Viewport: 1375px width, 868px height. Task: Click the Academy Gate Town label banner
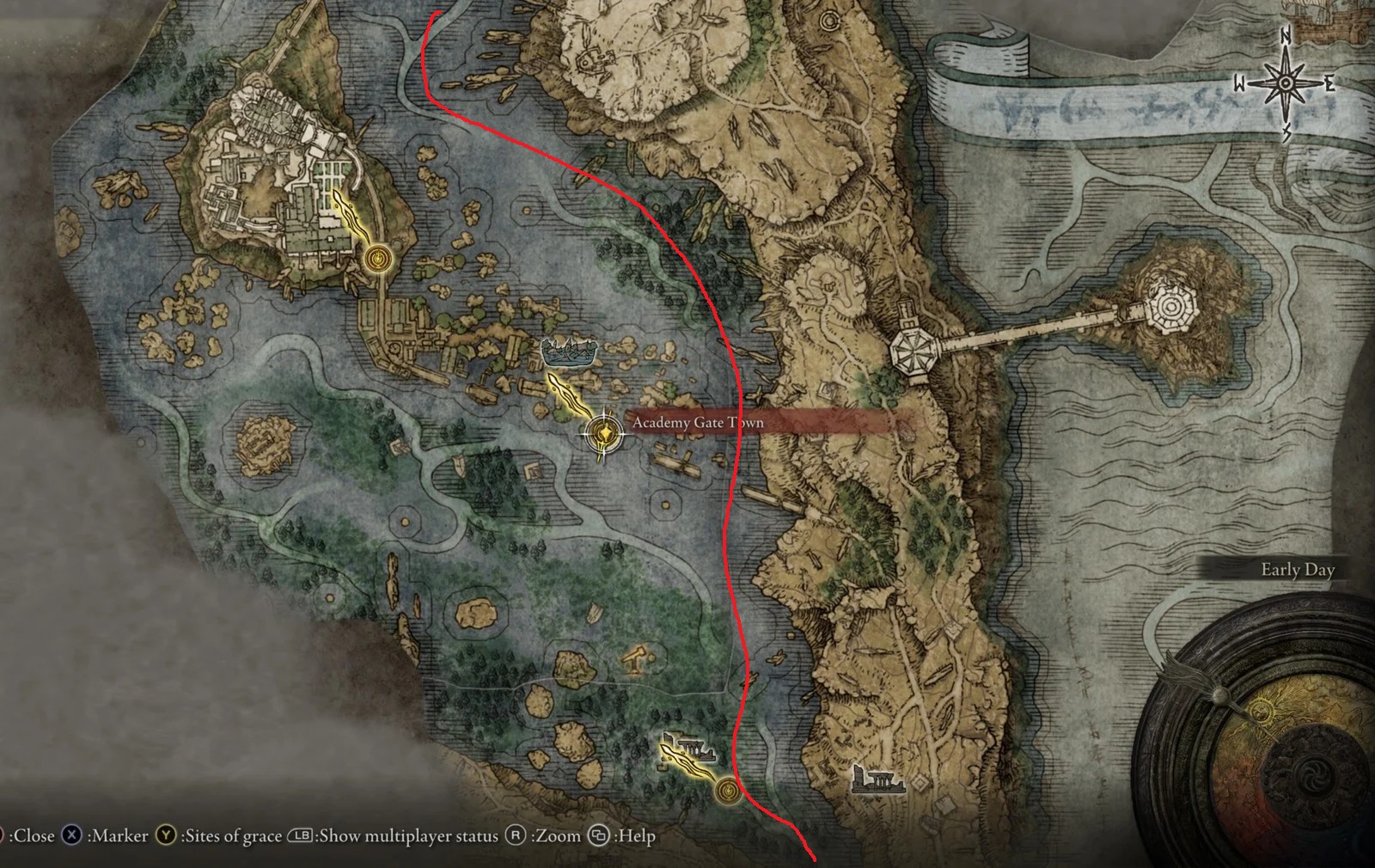pyautogui.click(x=756, y=422)
